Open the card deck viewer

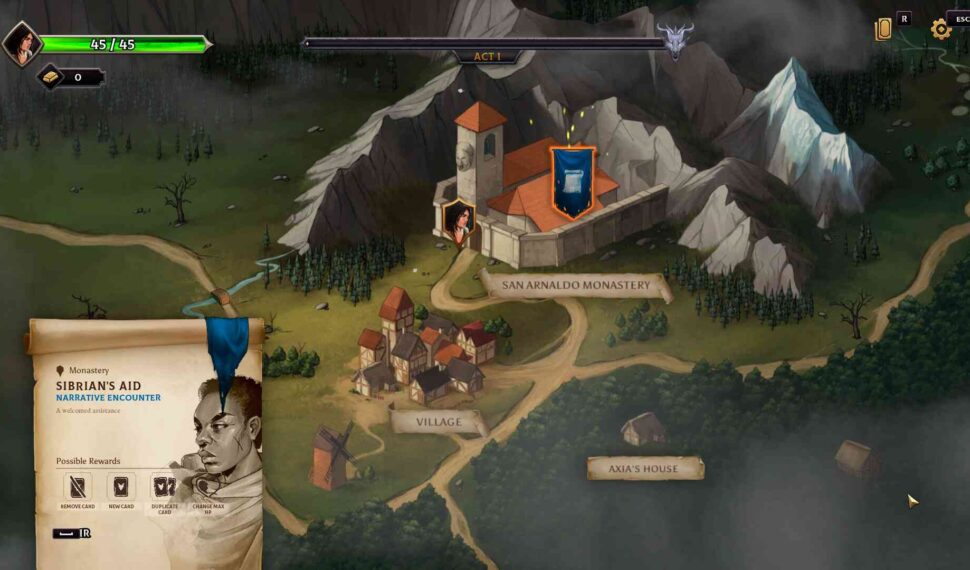coord(883,30)
